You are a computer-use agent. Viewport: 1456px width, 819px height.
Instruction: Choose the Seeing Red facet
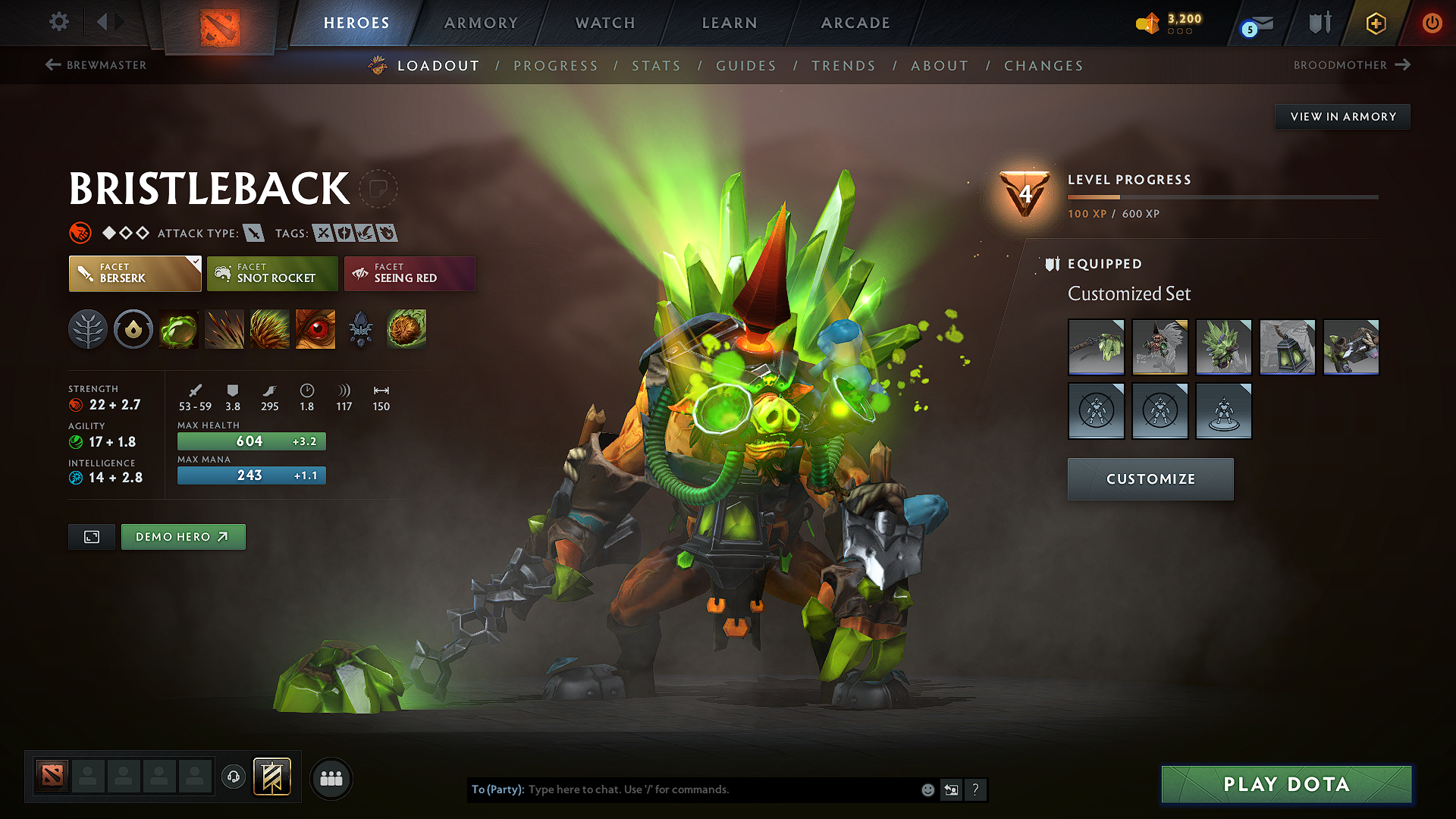409,274
